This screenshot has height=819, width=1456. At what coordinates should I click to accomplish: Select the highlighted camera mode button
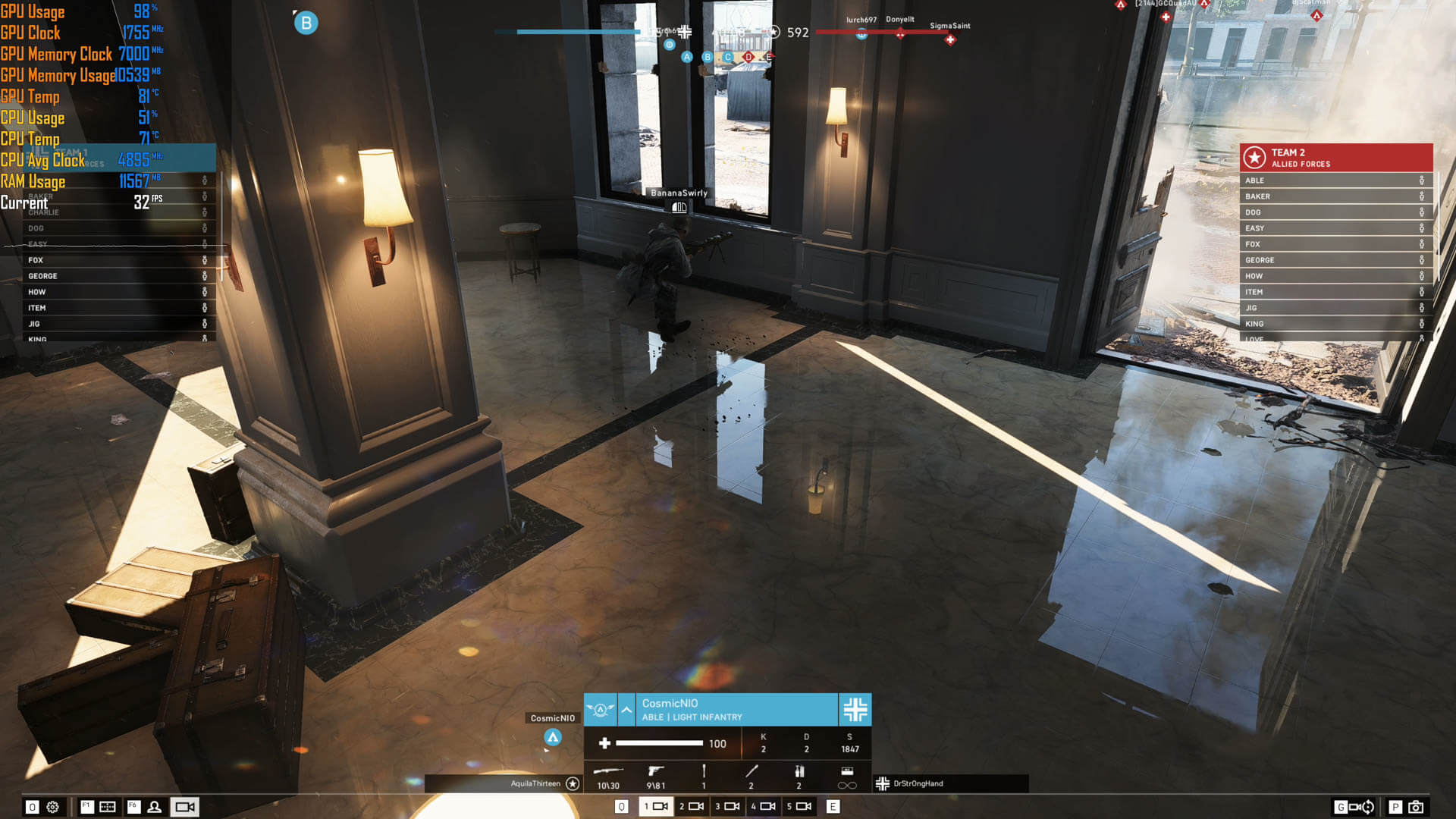pos(185,807)
